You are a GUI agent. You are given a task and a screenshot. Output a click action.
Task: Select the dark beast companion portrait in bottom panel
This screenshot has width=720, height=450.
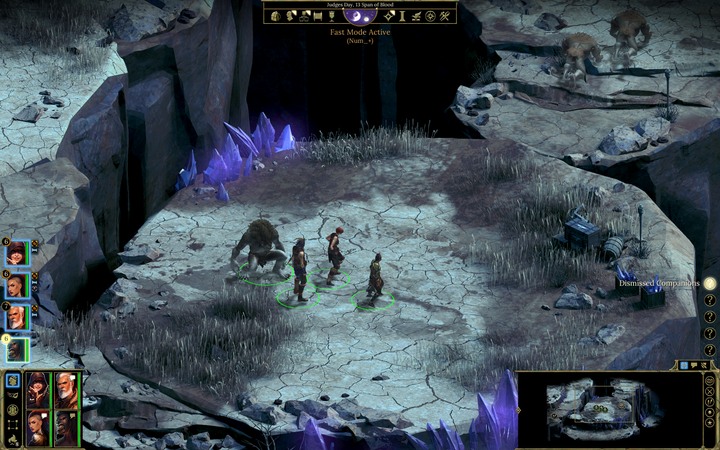coord(65,425)
